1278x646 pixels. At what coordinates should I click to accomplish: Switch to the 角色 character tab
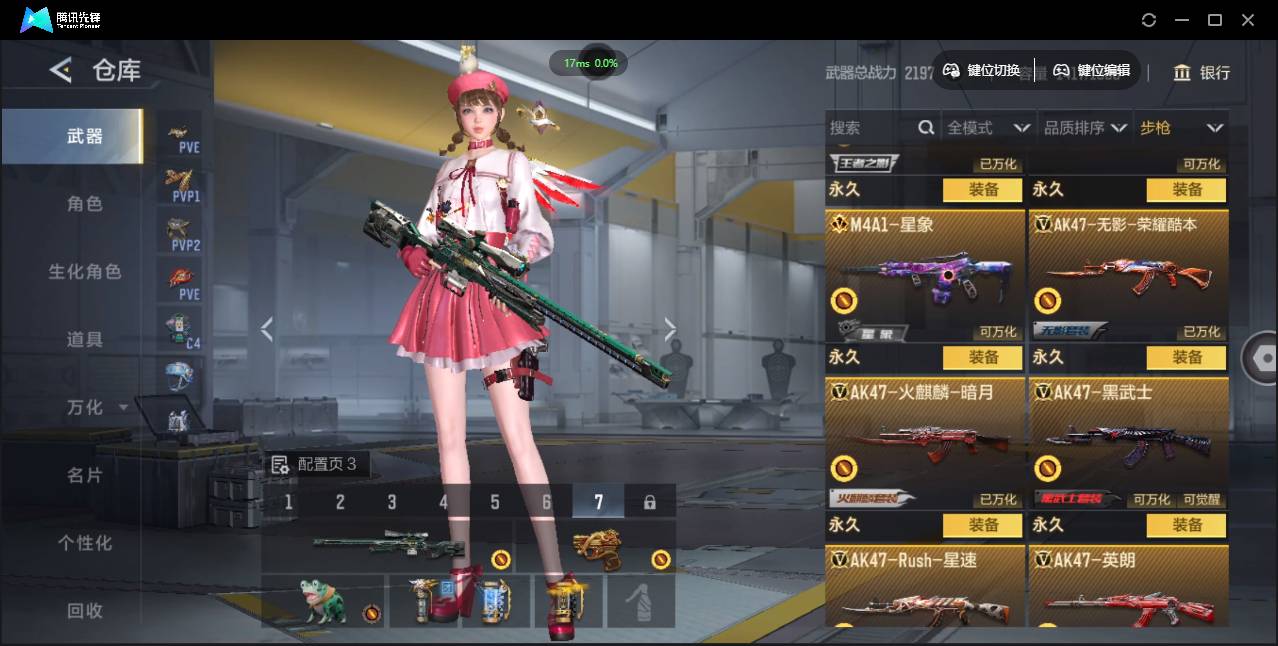tap(85, 204)
